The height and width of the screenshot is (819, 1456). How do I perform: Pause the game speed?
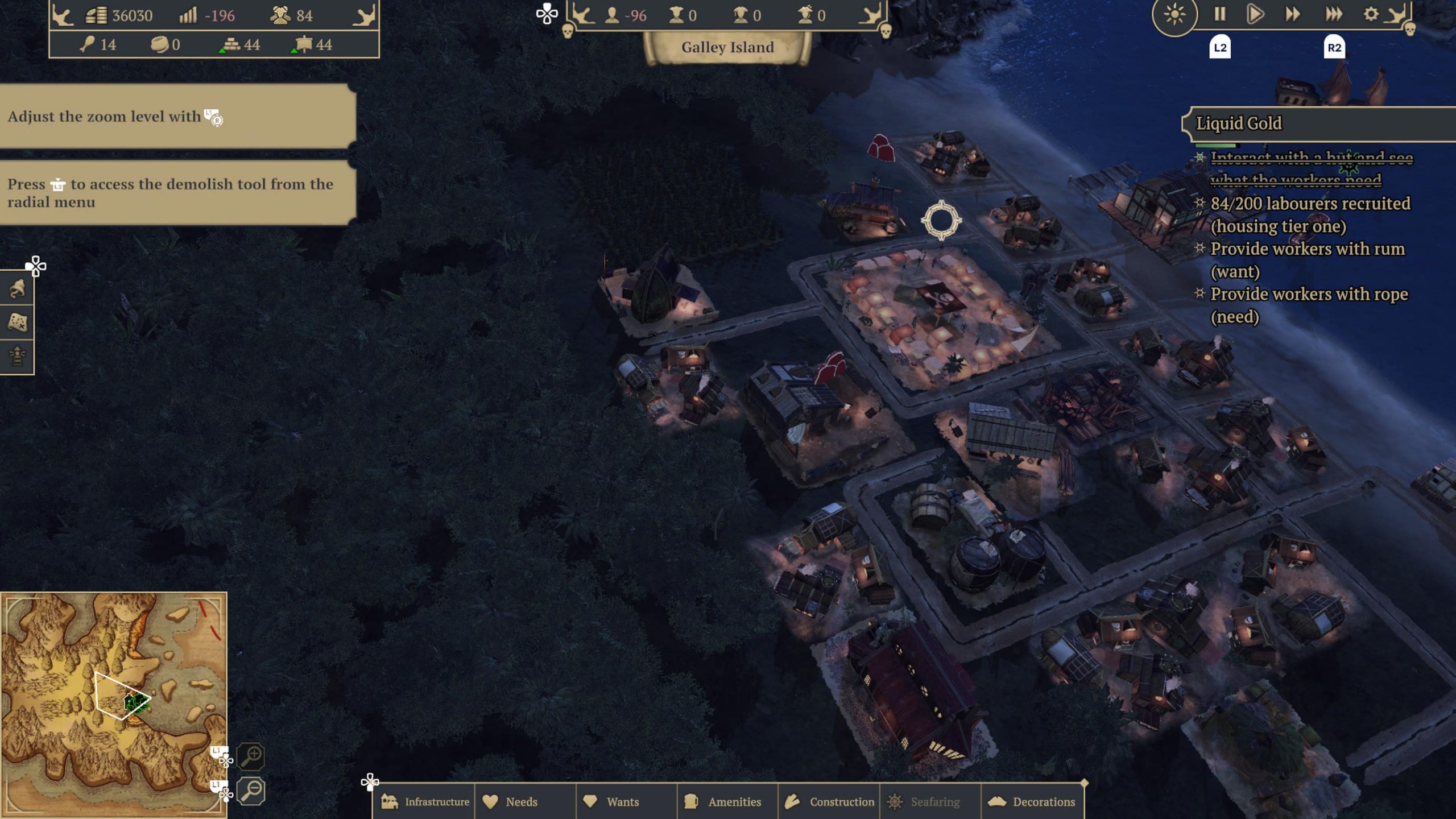click(1219, 14)
